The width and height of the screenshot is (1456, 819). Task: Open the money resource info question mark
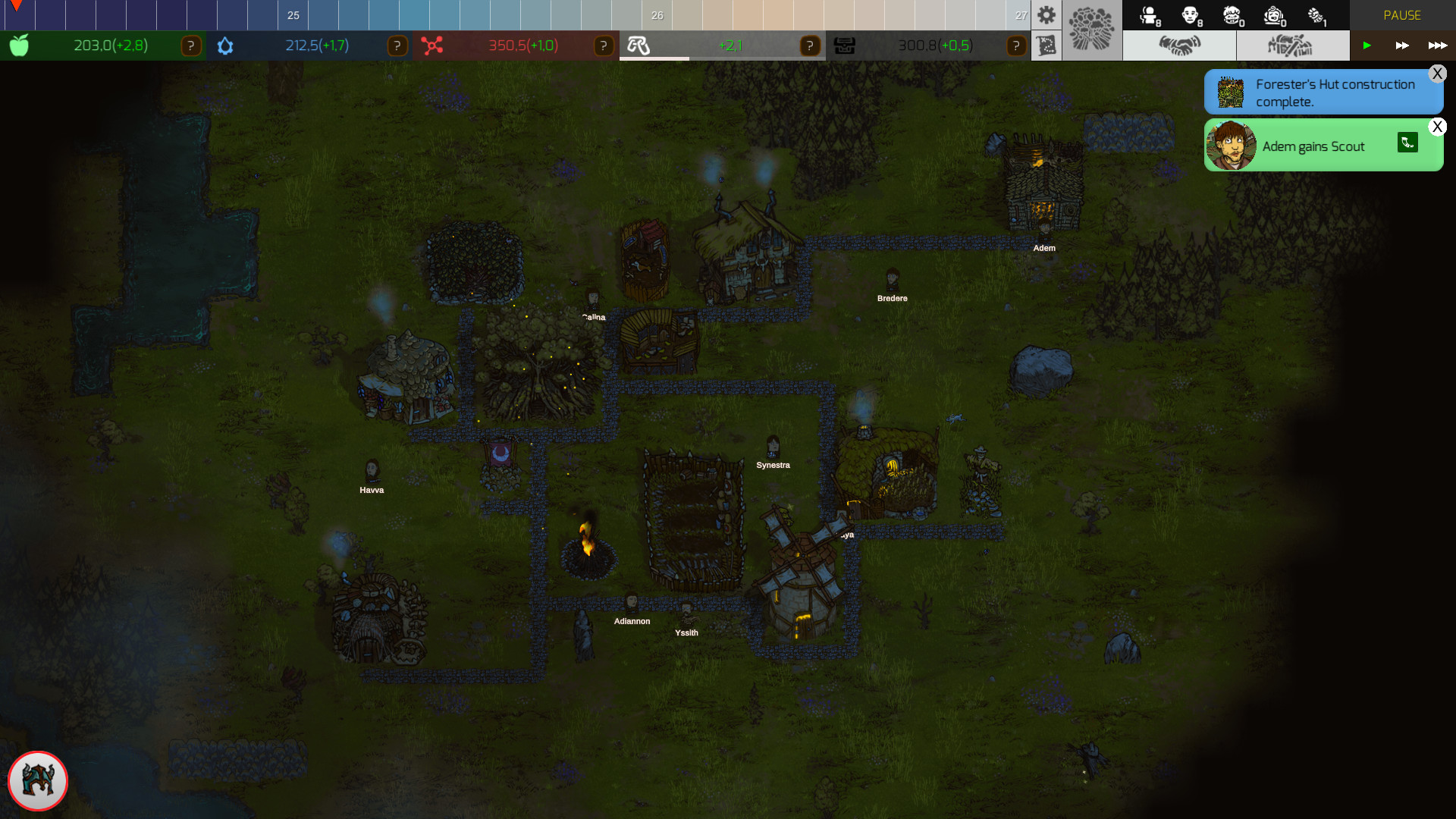coord(1016,45)
